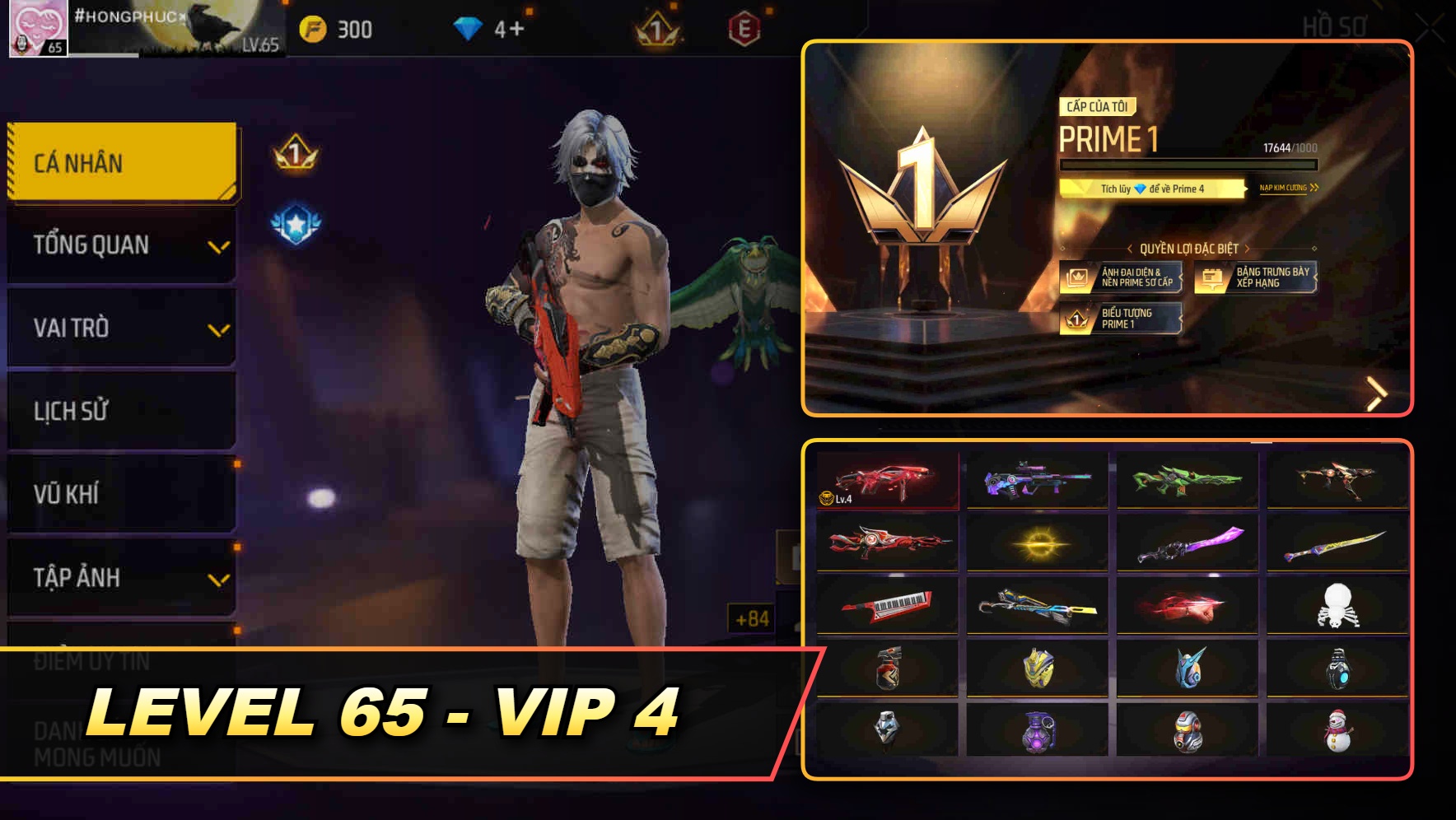Open the Lịch Sử section
Image resolution: width=1456 pixels, height=820 pixels.
tap(121, 411)
